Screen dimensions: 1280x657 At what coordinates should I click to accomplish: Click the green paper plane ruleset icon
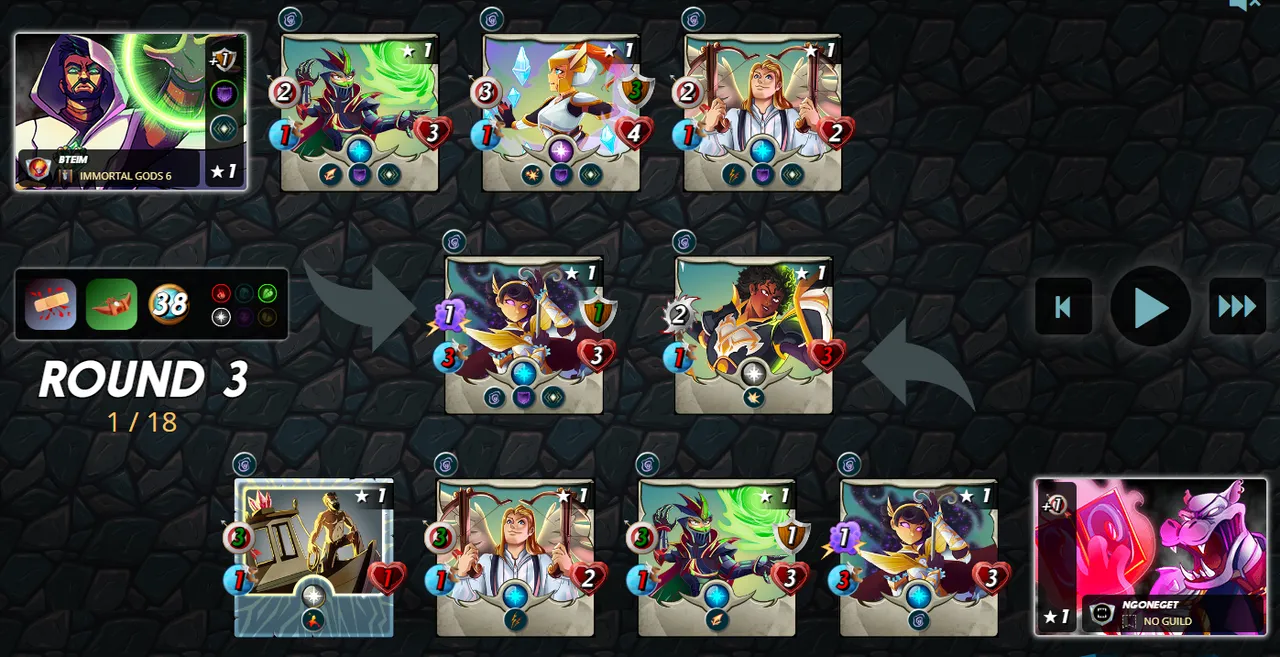(111, 304)
